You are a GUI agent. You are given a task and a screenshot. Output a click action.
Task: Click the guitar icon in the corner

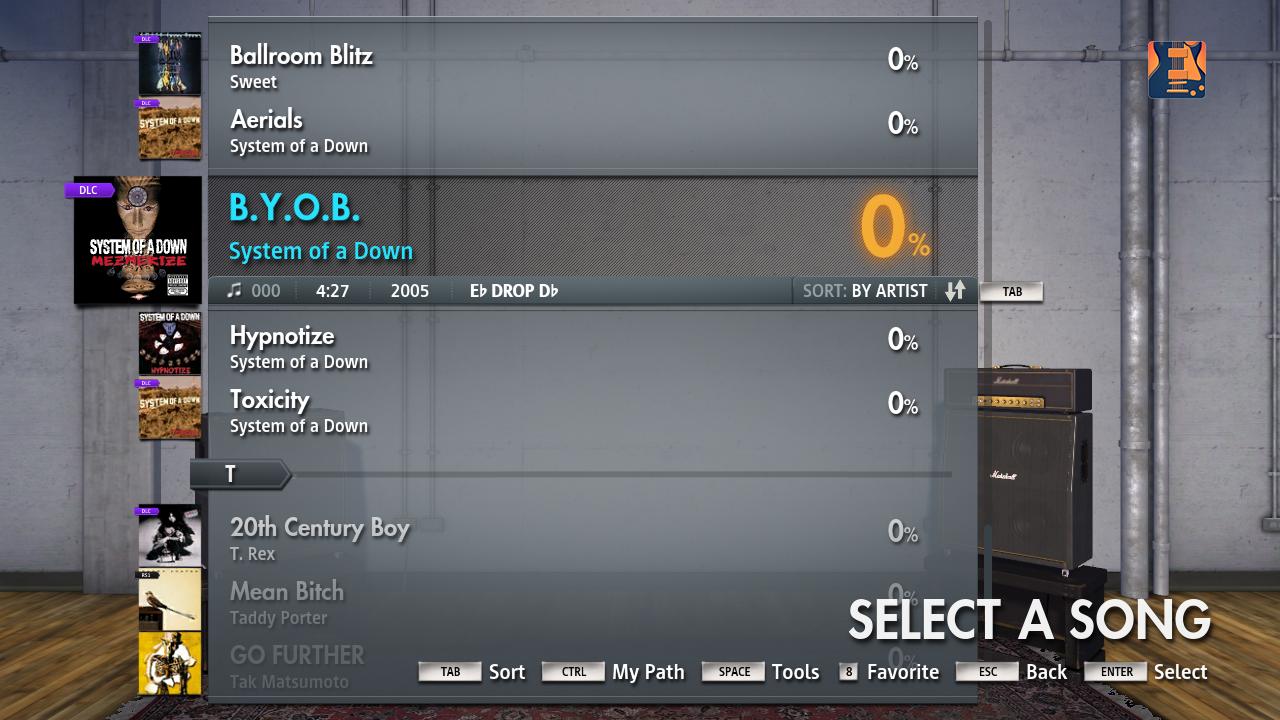[x=1177, y=70]
